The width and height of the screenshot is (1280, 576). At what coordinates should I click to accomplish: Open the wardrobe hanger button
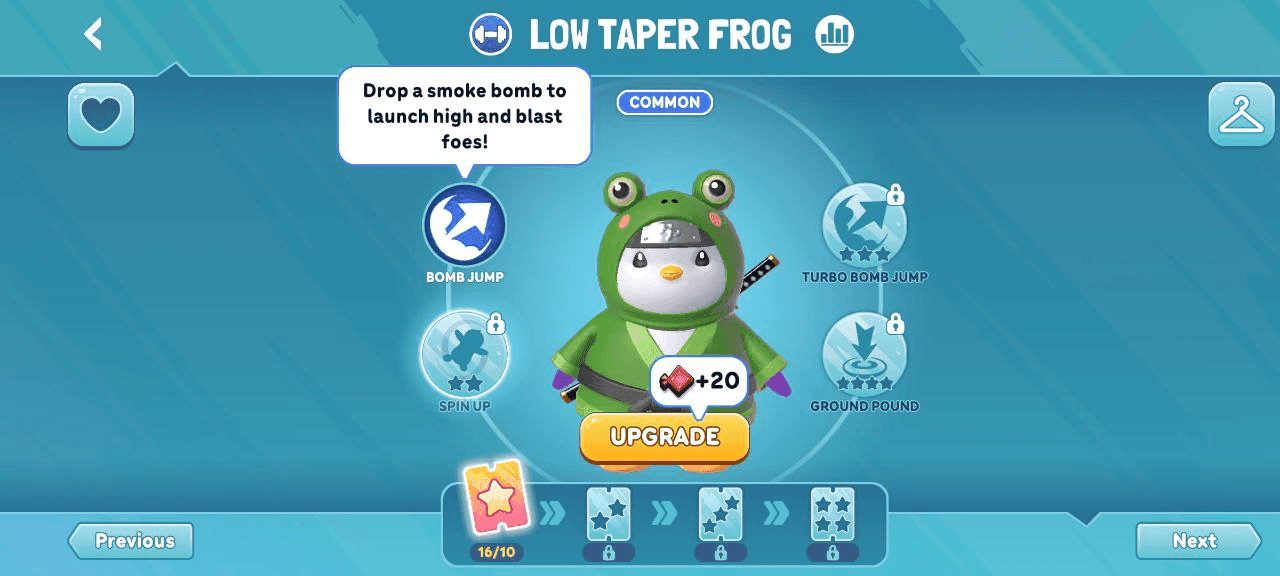[x=1241, y=115]
